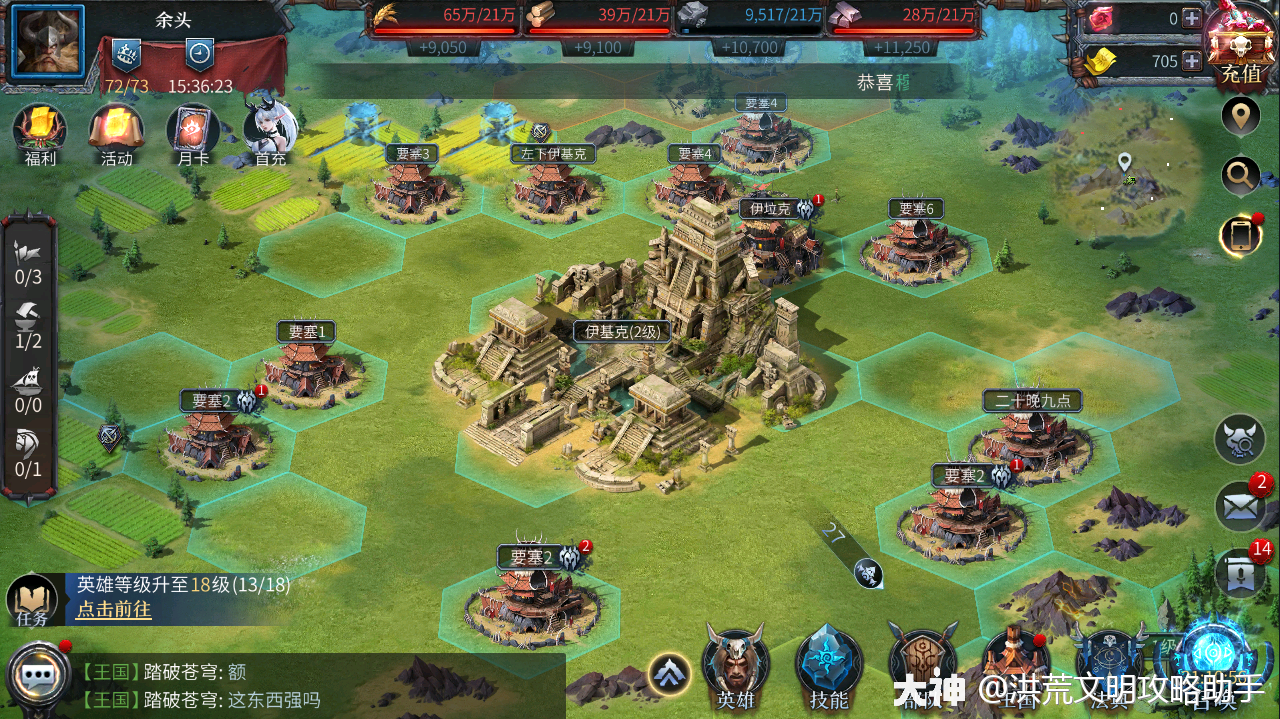Click the 余头 player avatar portrait
This screenshot has width=1280, height=719.
[x=47, y=42]
